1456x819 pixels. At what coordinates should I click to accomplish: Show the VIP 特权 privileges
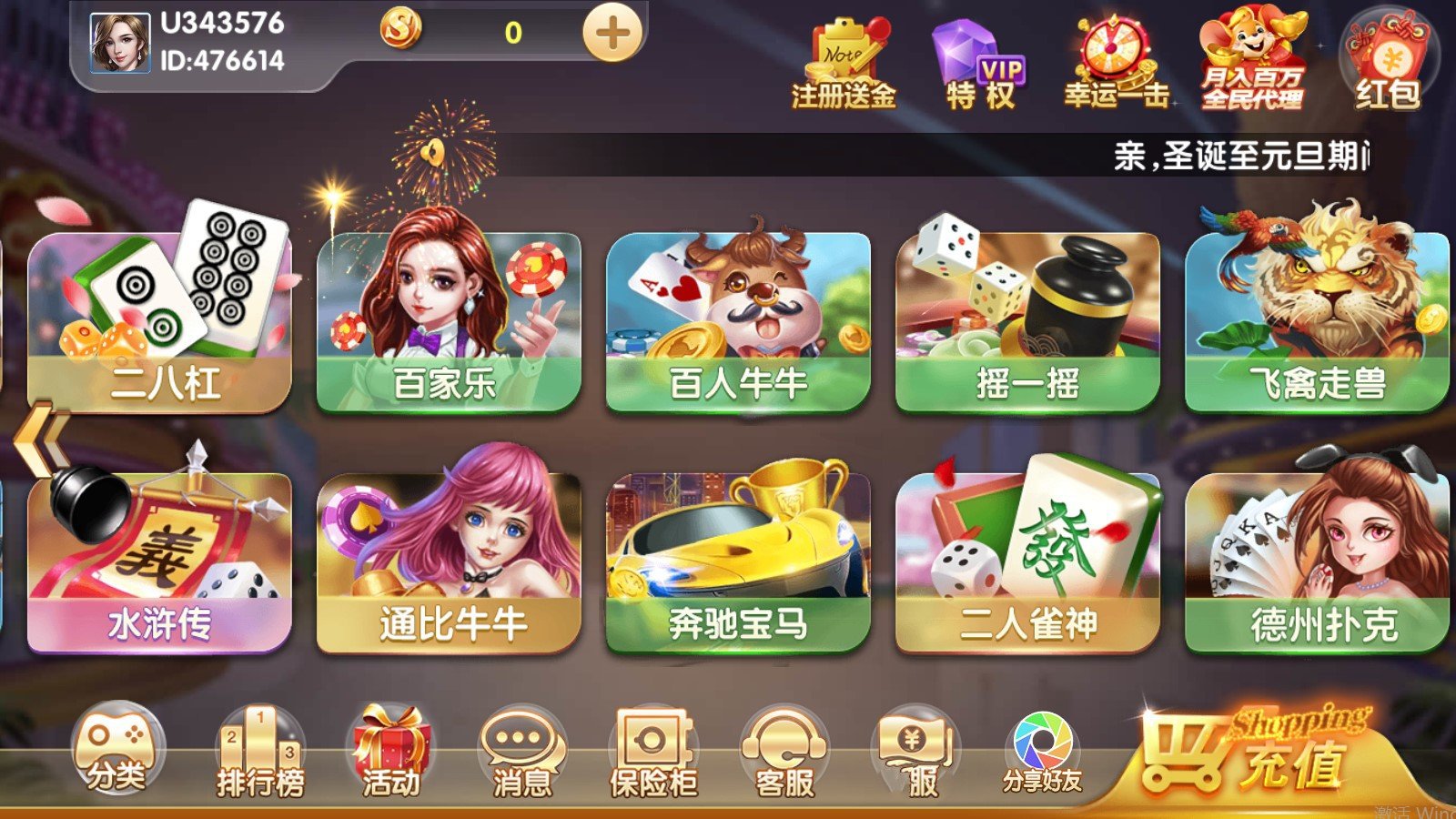979,64
